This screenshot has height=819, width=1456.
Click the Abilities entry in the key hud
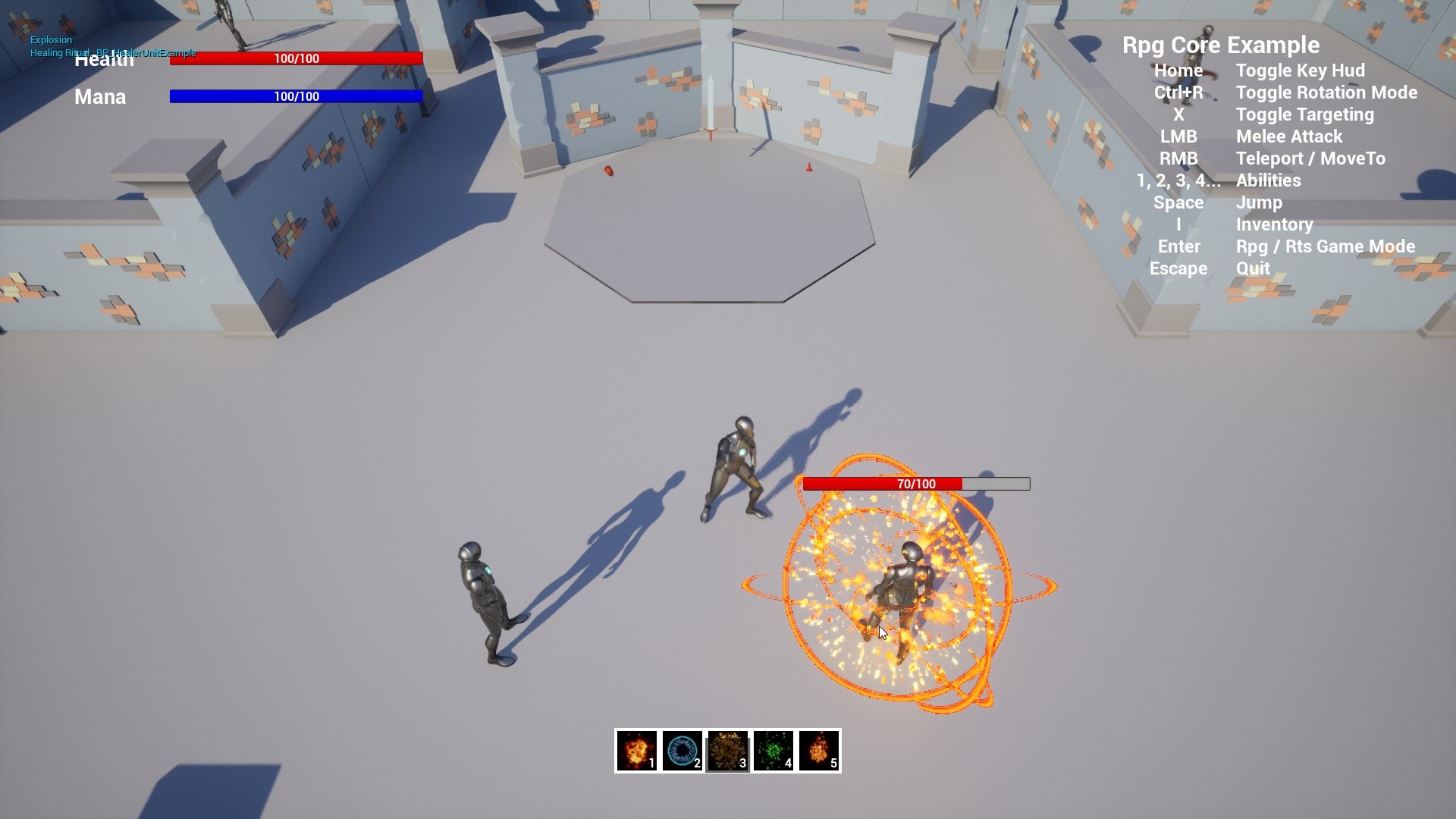1268,180
